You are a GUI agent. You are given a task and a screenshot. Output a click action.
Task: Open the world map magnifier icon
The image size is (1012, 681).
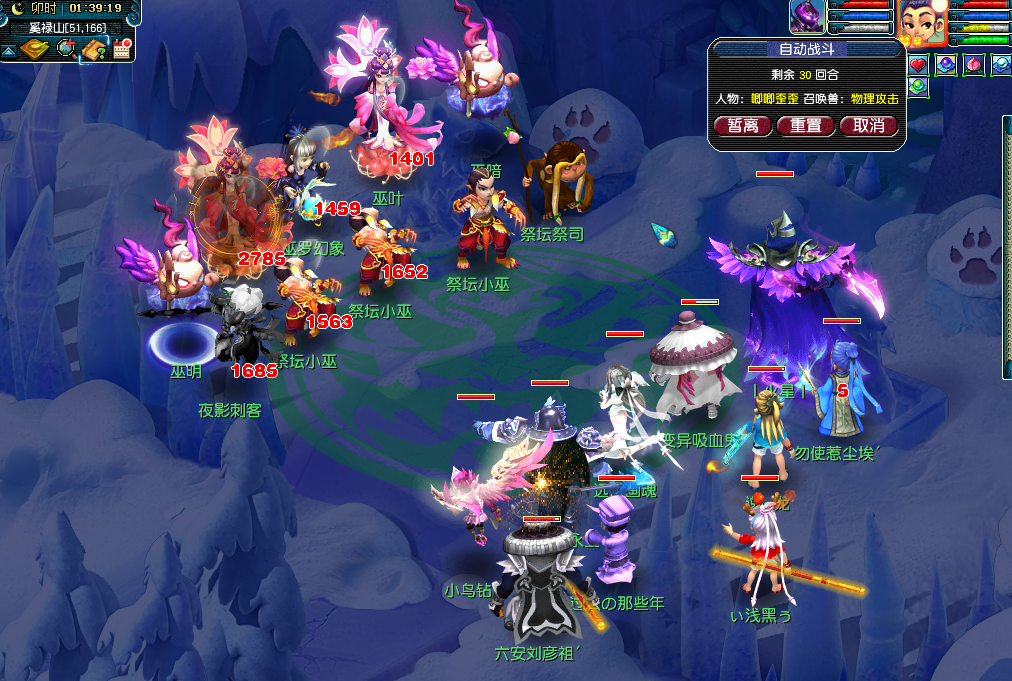(x=66, y=49)
